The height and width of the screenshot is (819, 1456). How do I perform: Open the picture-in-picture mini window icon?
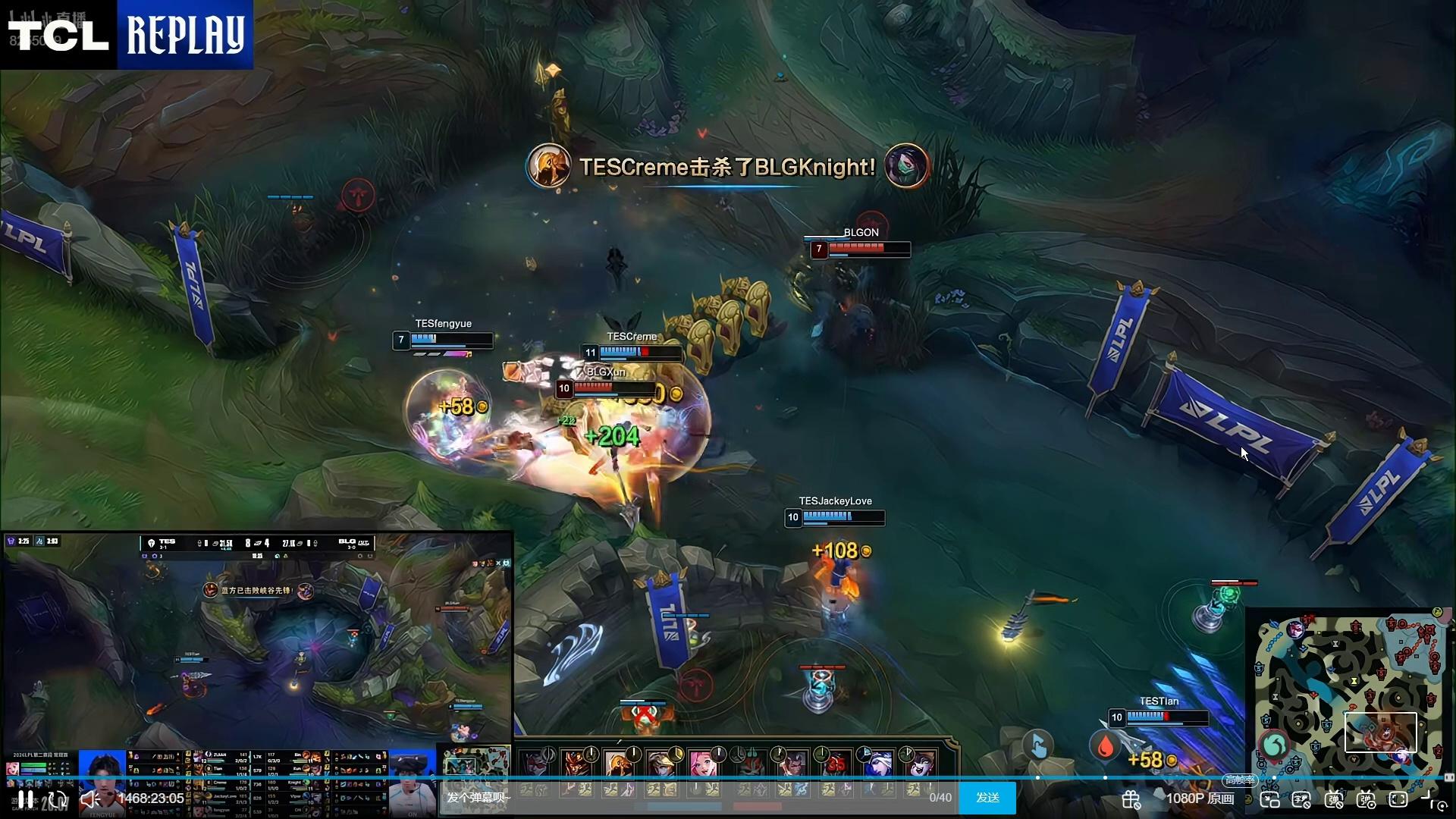tap(1269, 799)
